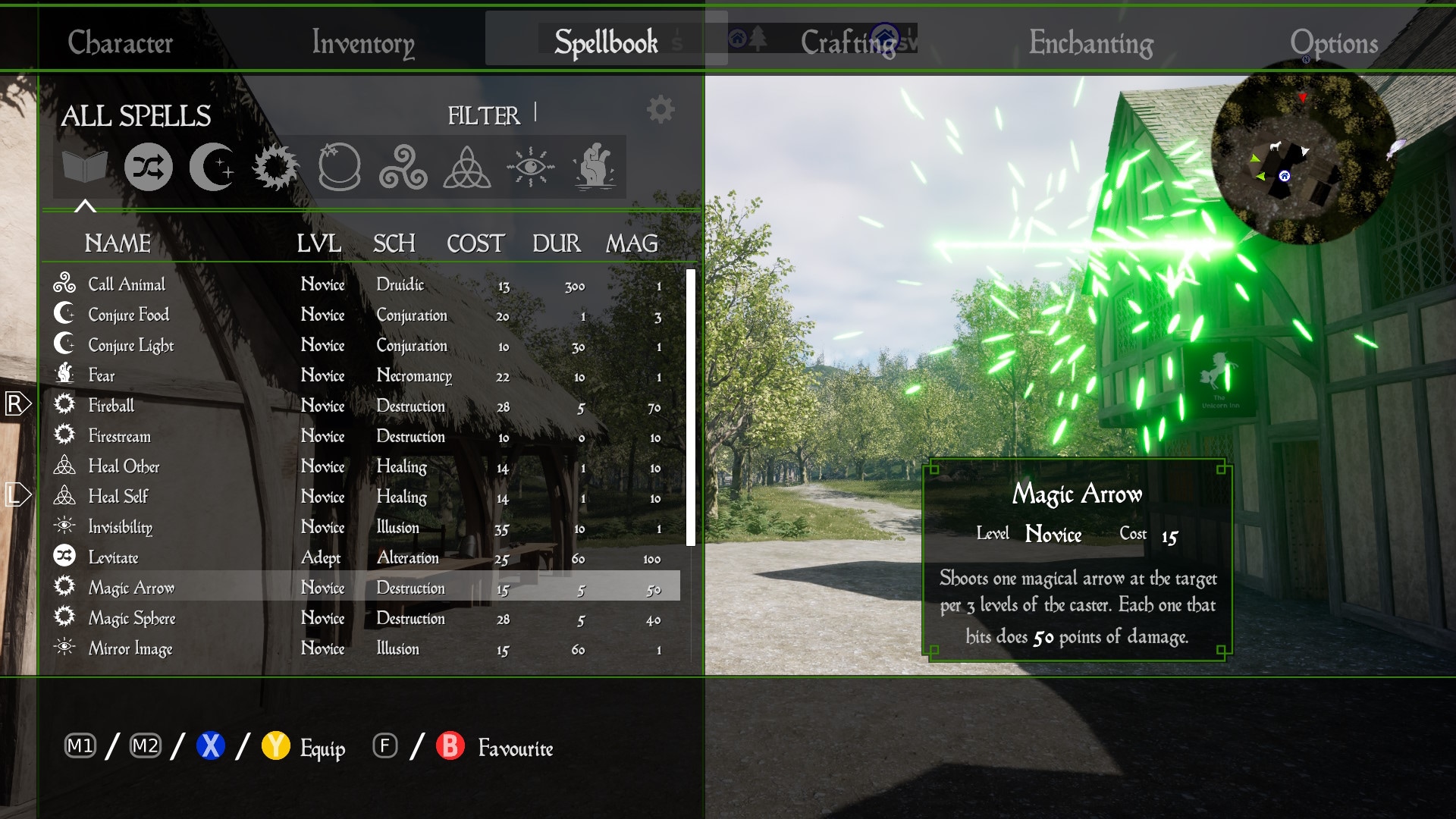Select the triskele Druidic filter icon
Image resolution: width=1456 pixels, height=819 pixels.
[x=402, y=167]
